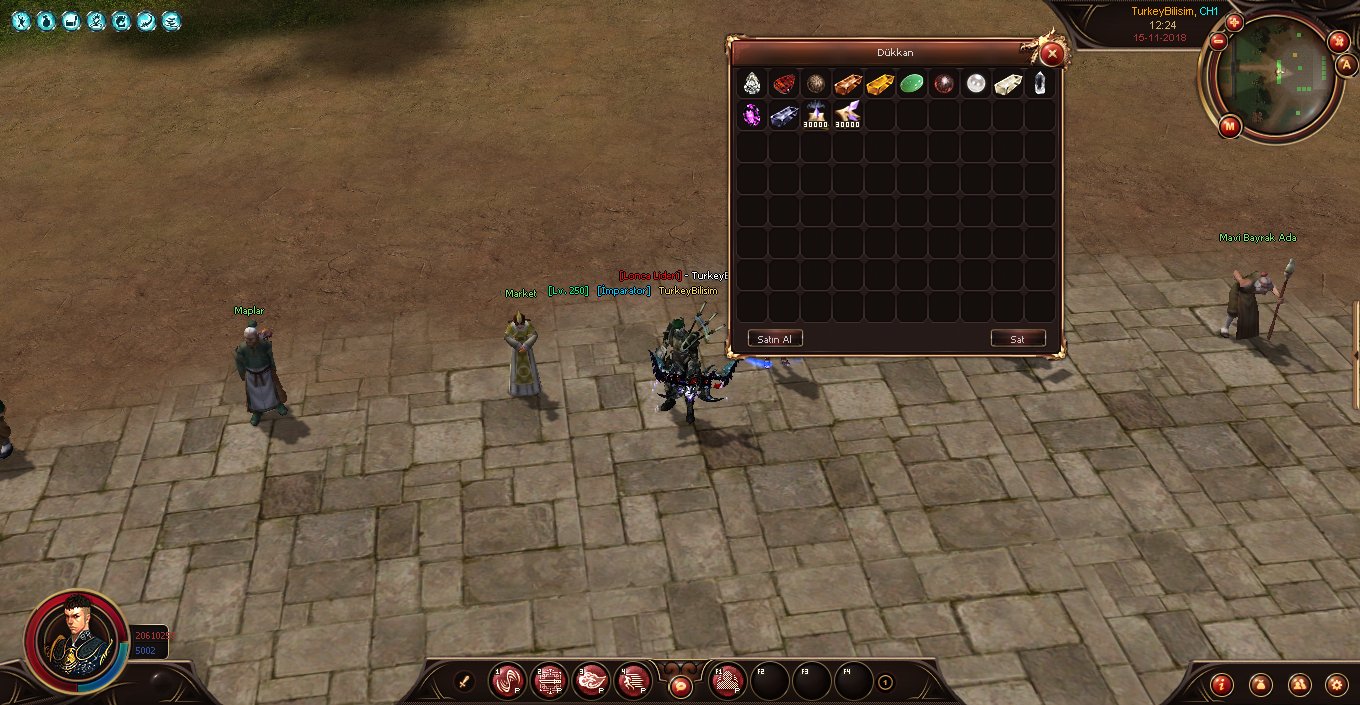
Task: Pick the purple gem in the shop
Action: point(752,116)
